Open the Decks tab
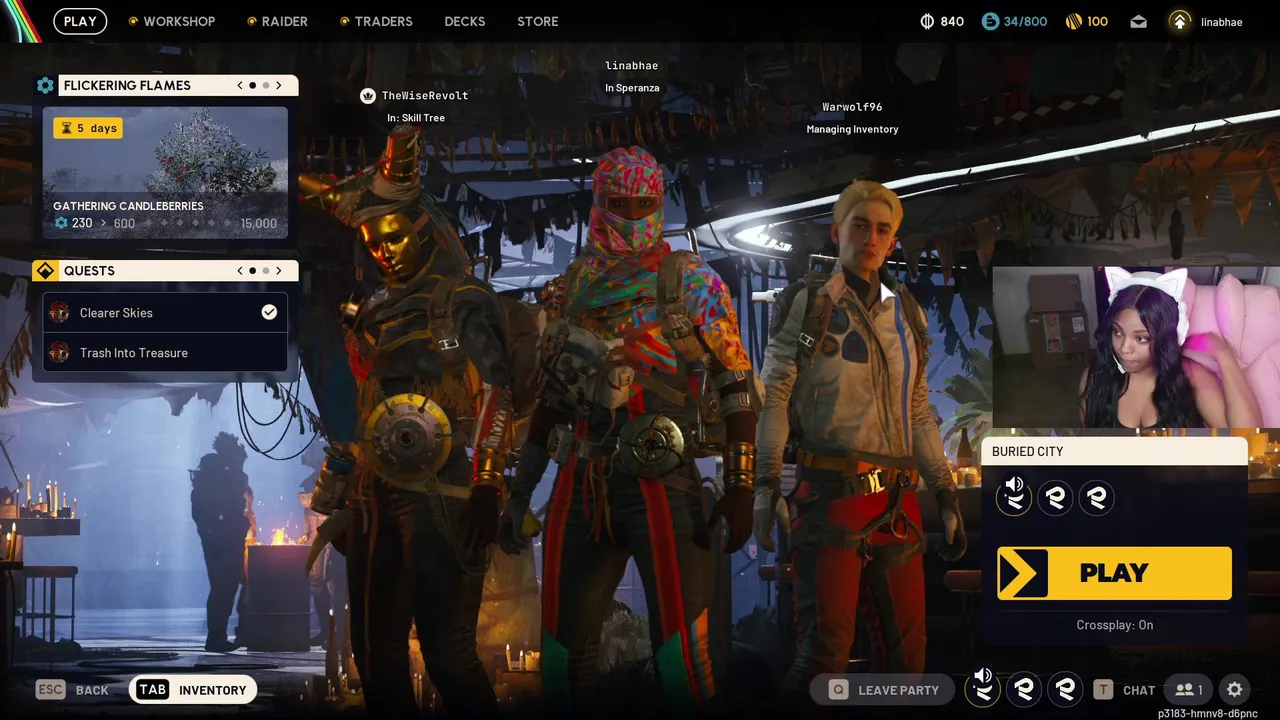1280x720 pixels. [465, 21]
